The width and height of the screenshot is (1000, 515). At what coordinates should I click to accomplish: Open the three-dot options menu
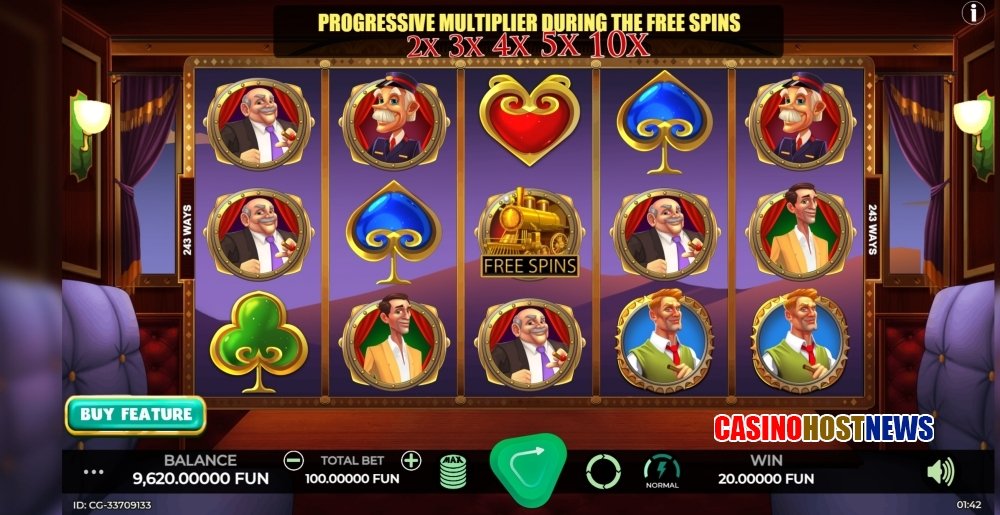[94, 471]
